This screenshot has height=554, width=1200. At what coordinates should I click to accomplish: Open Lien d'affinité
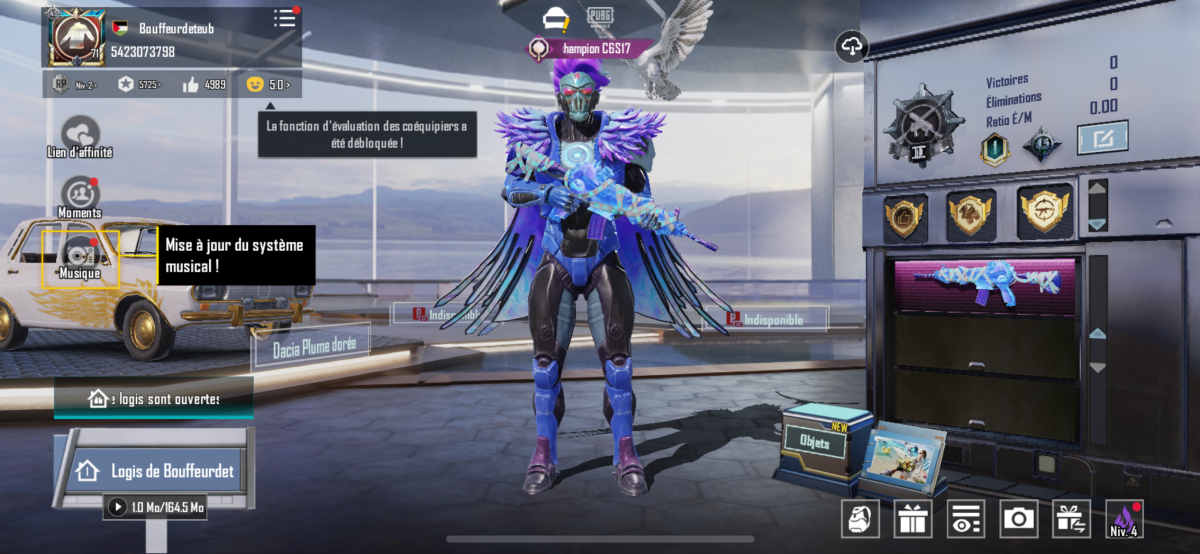point(80,137)
